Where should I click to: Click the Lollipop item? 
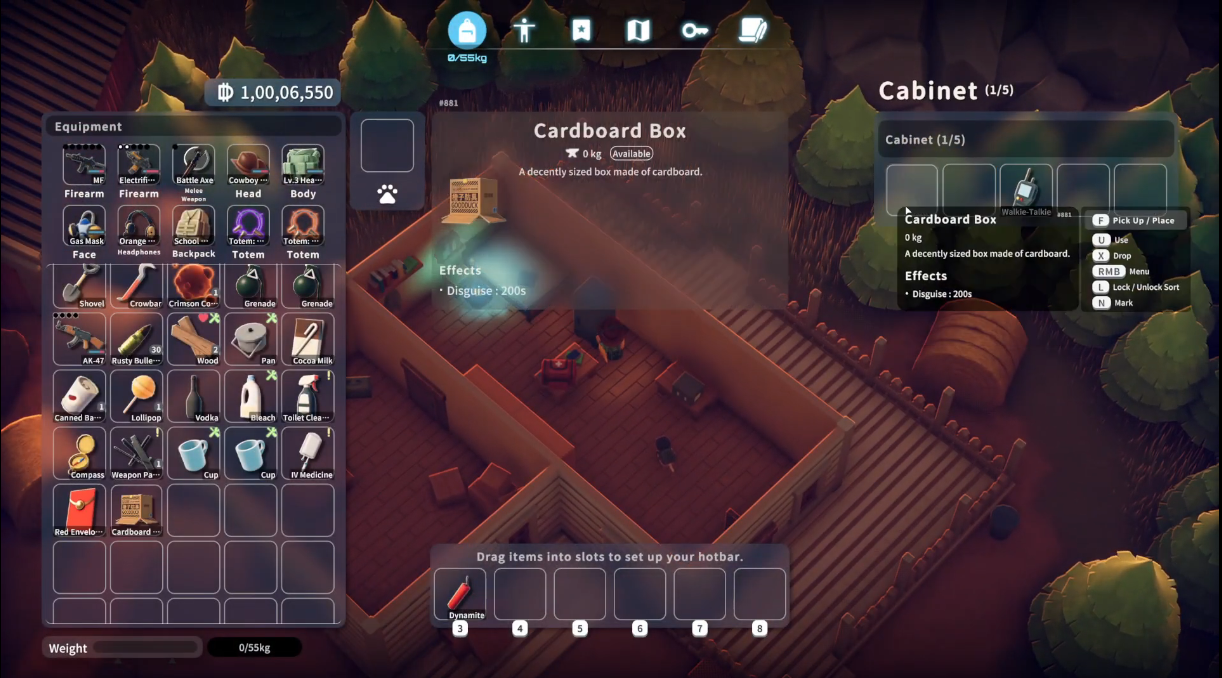click(x=137, y=396)
